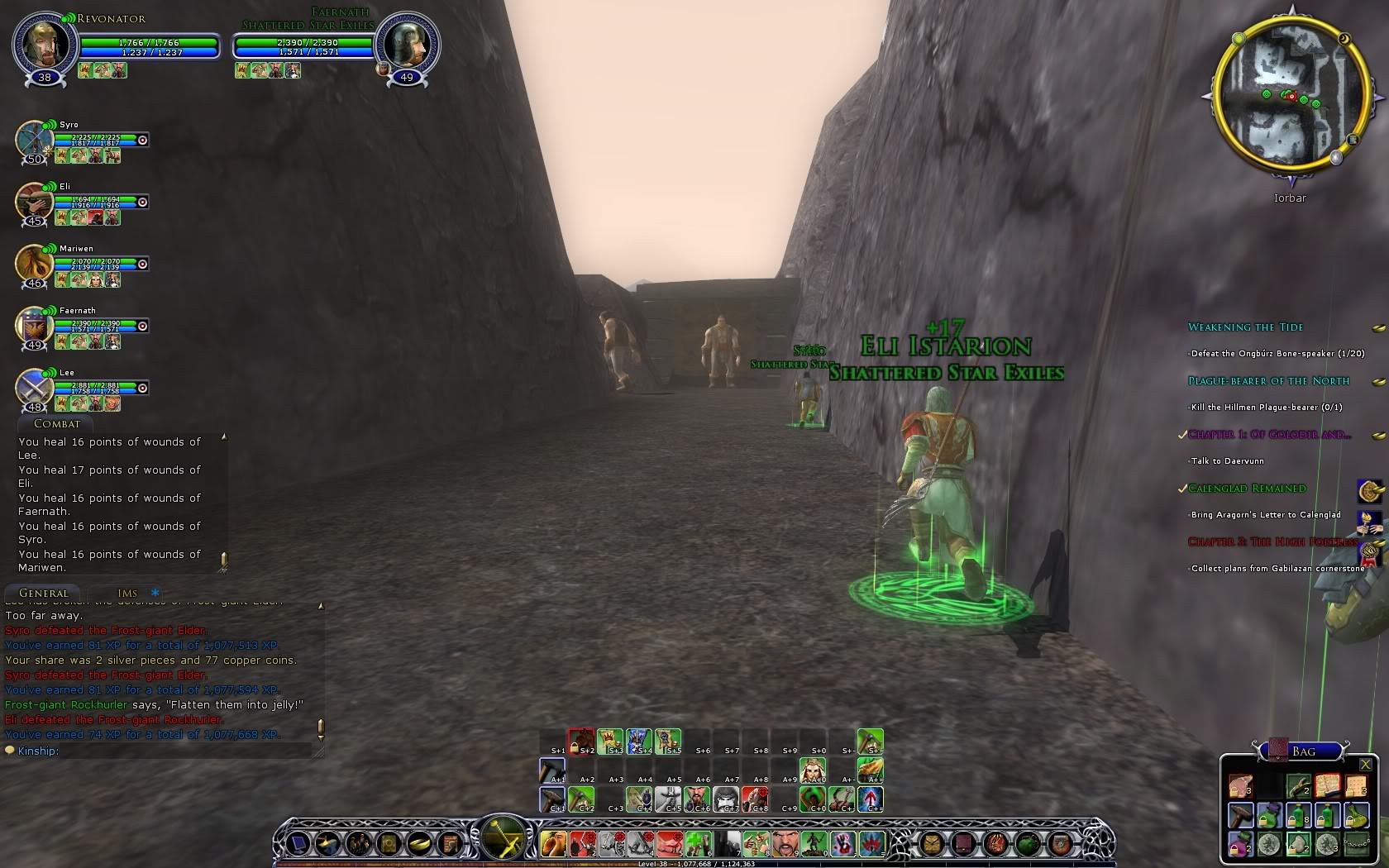Select Lee's crossed-swords party portrait

[34, 388]
